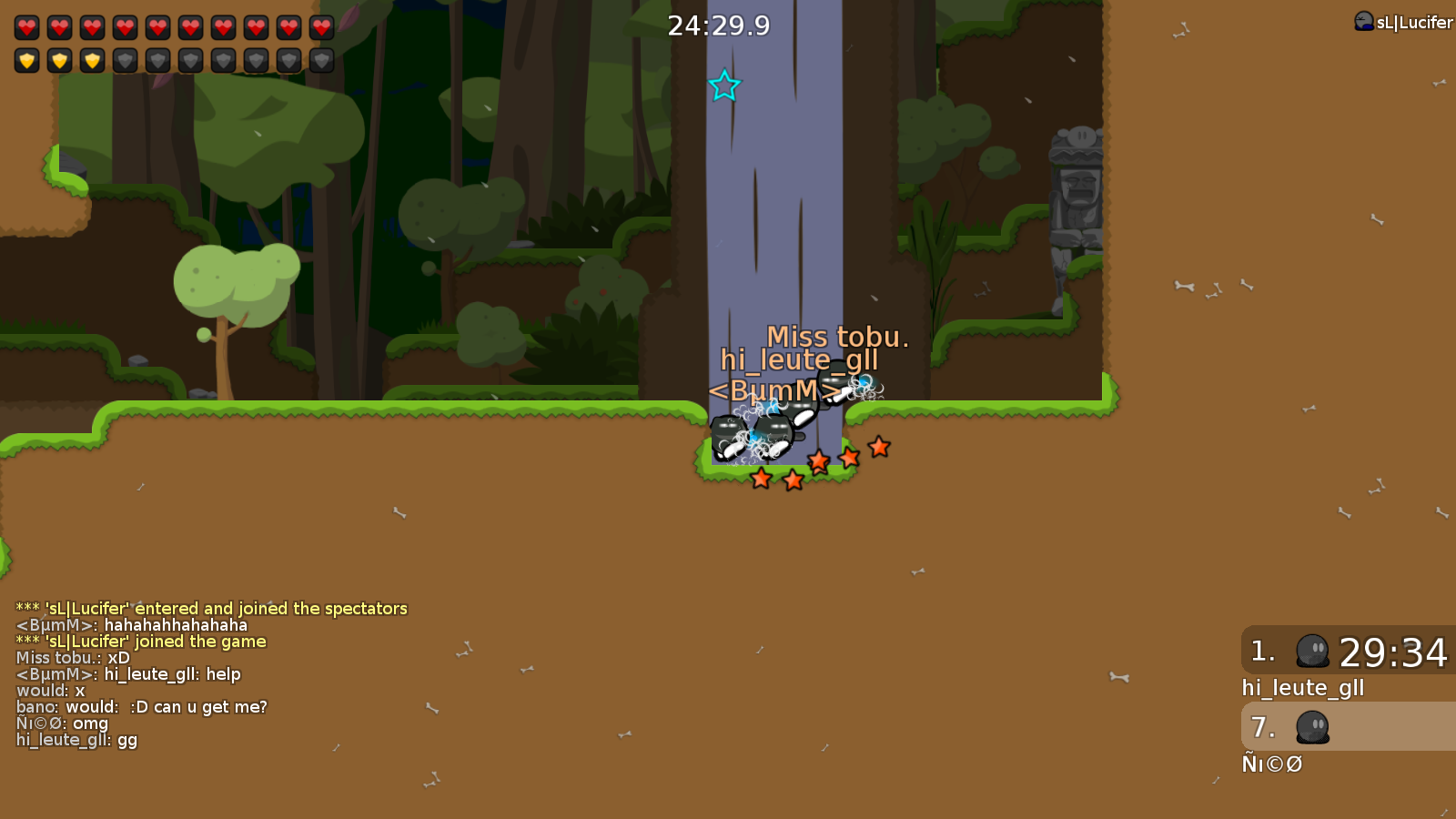1456x819 pixels.
Task: Toggle the fifth heart in the health row
Action: coord(157,26)
